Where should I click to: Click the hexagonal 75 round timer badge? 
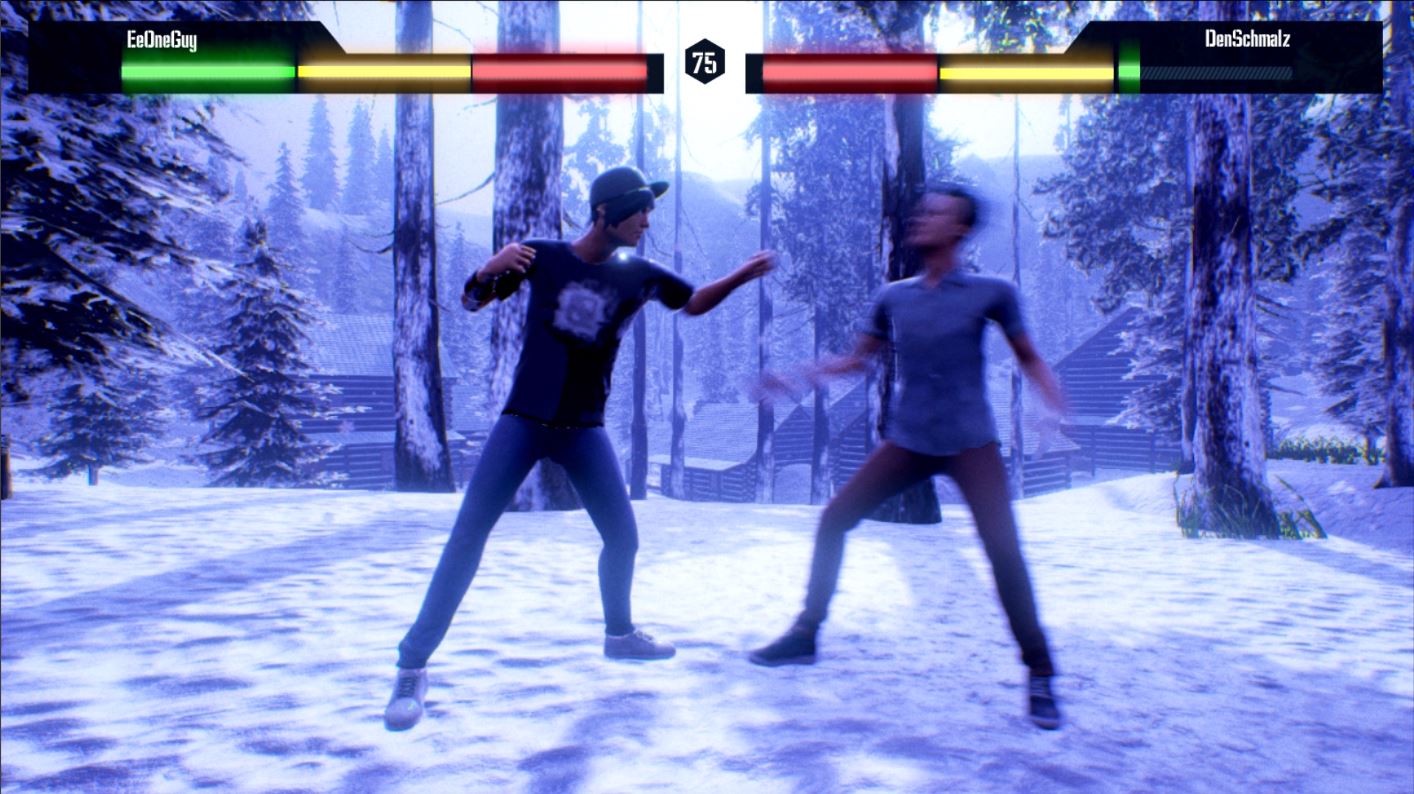point(705,62)
